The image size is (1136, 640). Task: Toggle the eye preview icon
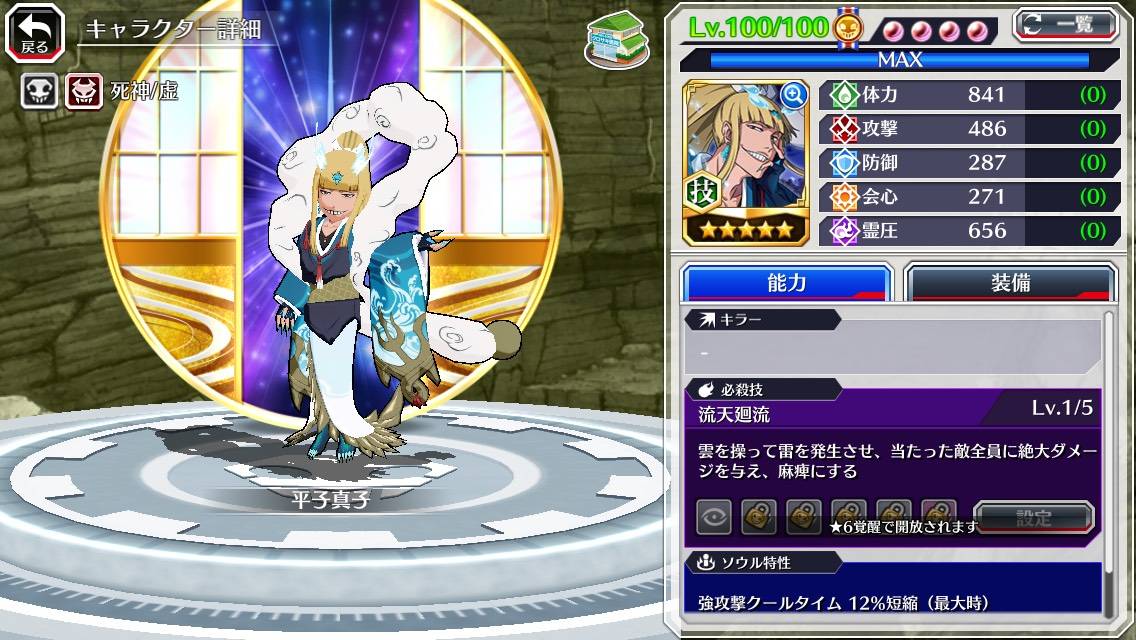[x=714, y=517]
